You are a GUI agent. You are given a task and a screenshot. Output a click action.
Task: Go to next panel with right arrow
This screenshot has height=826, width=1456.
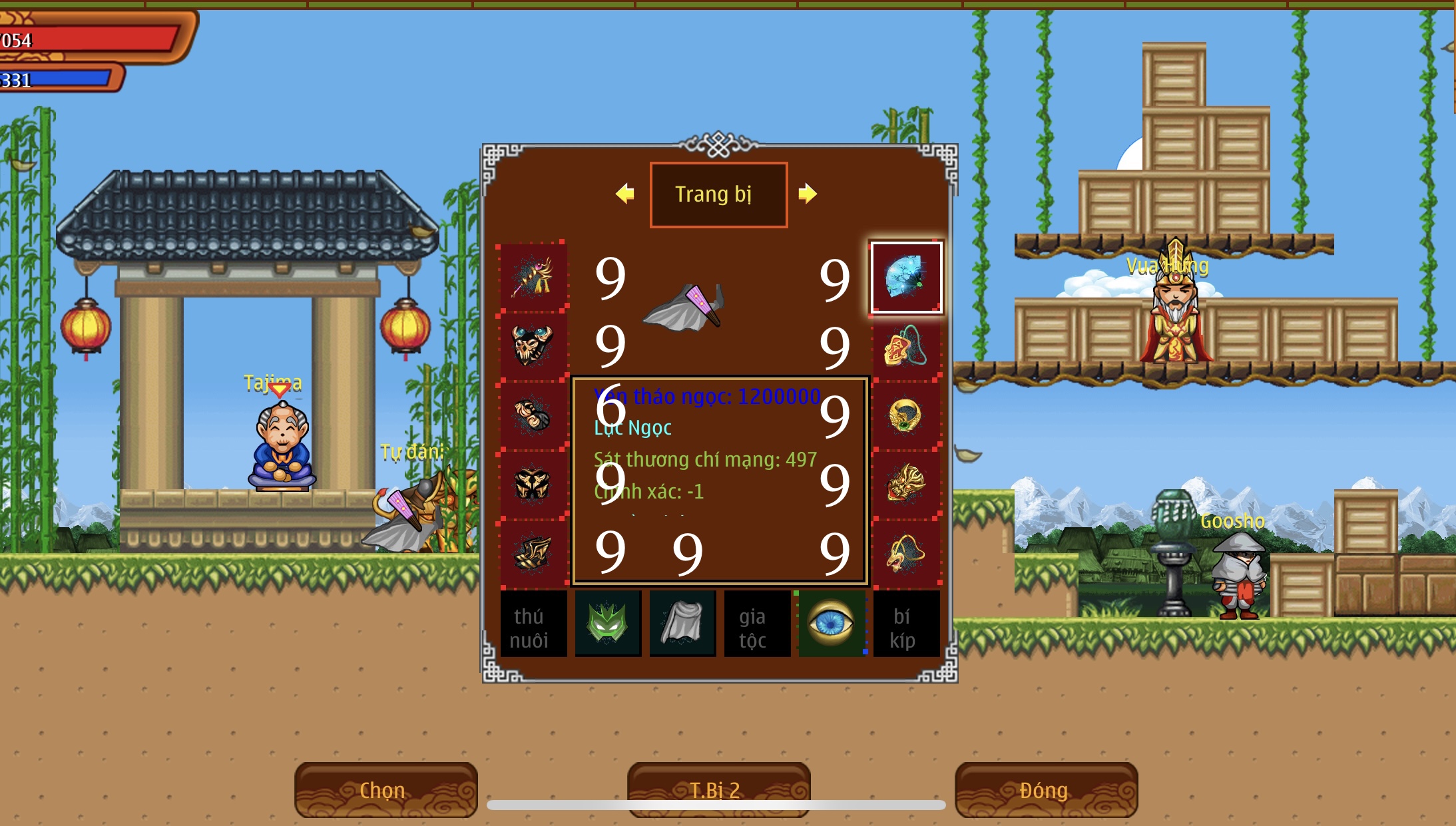coord(808,194)
